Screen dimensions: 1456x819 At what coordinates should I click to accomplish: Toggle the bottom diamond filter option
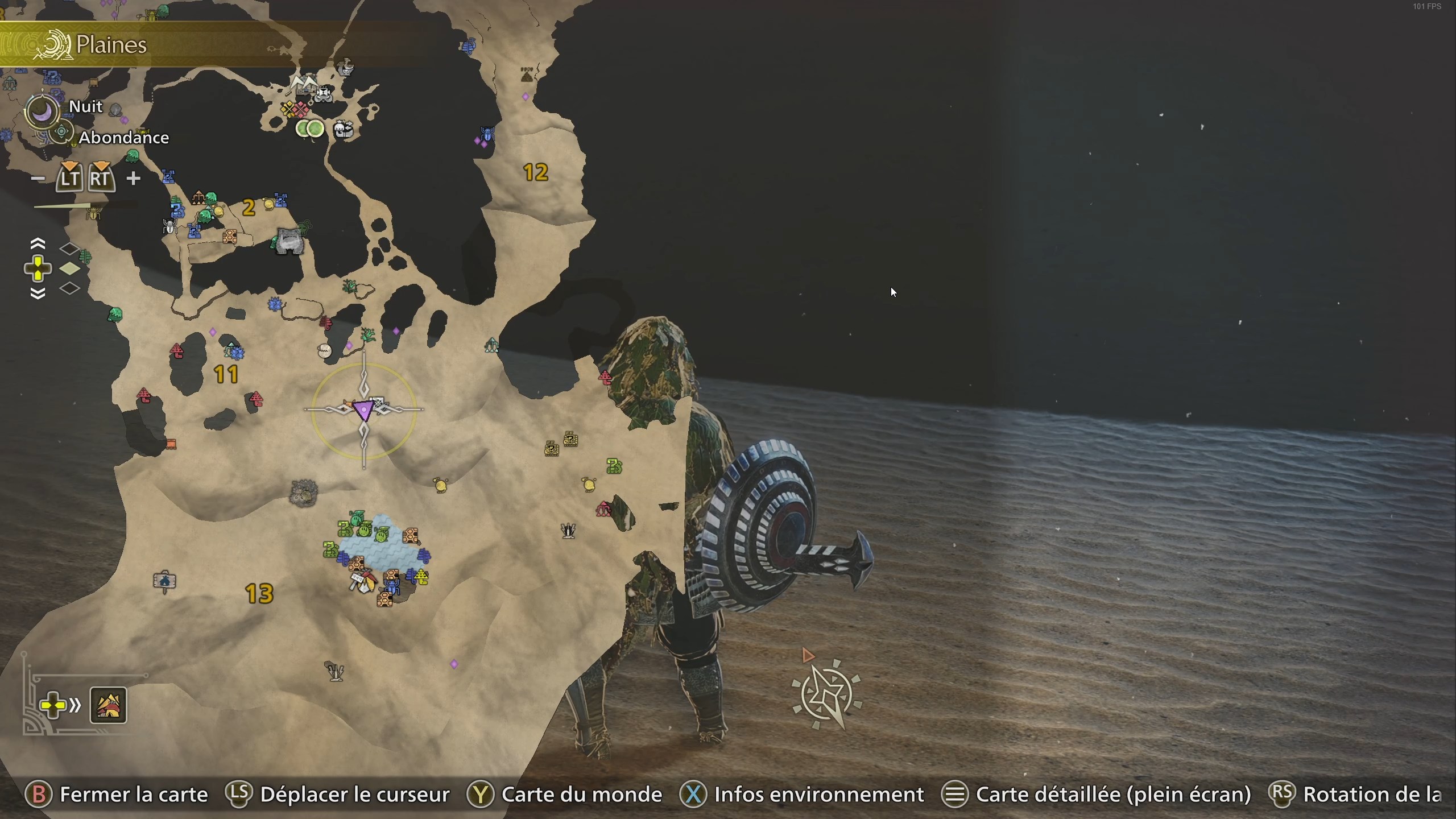tap(71, 289)
